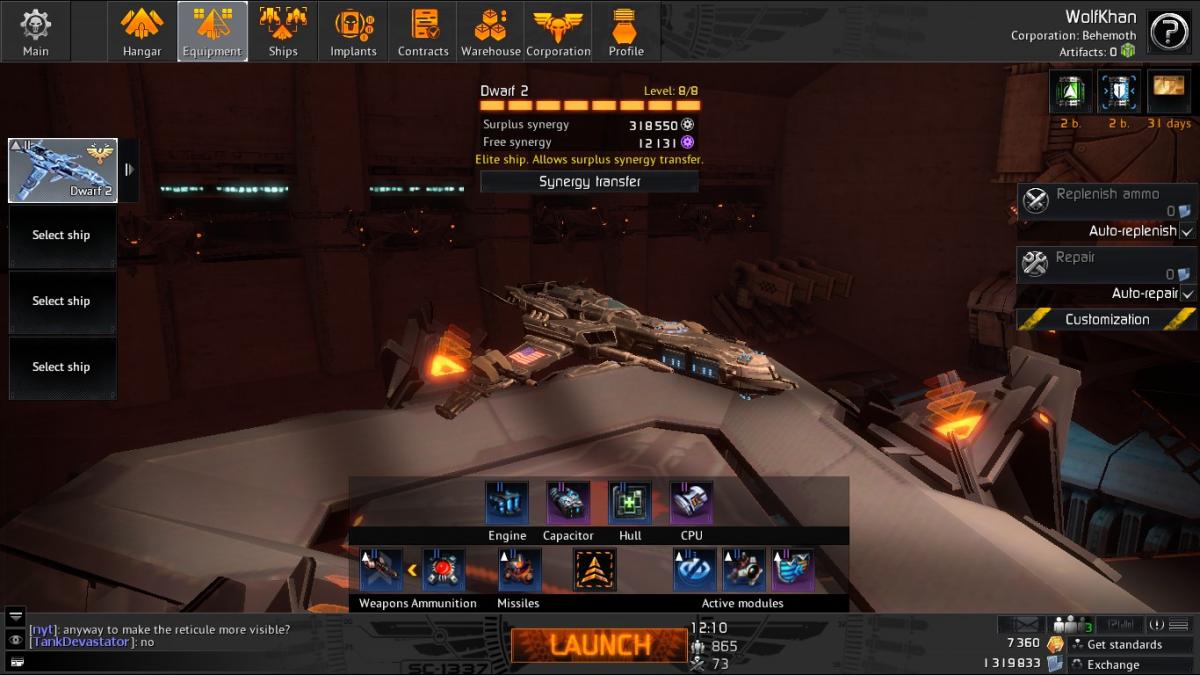Toggle the Auto-repair checkbox
The height and width of the screenshot is (675, 1200).
point(1187,294)
